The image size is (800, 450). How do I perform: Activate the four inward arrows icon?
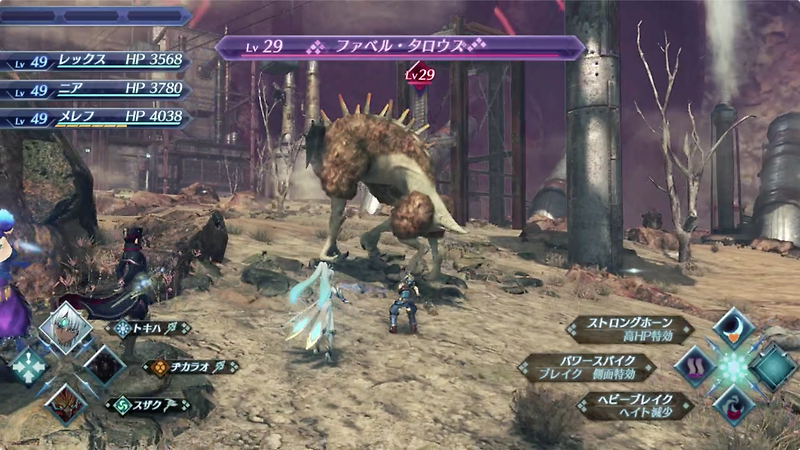pos(27,367)
